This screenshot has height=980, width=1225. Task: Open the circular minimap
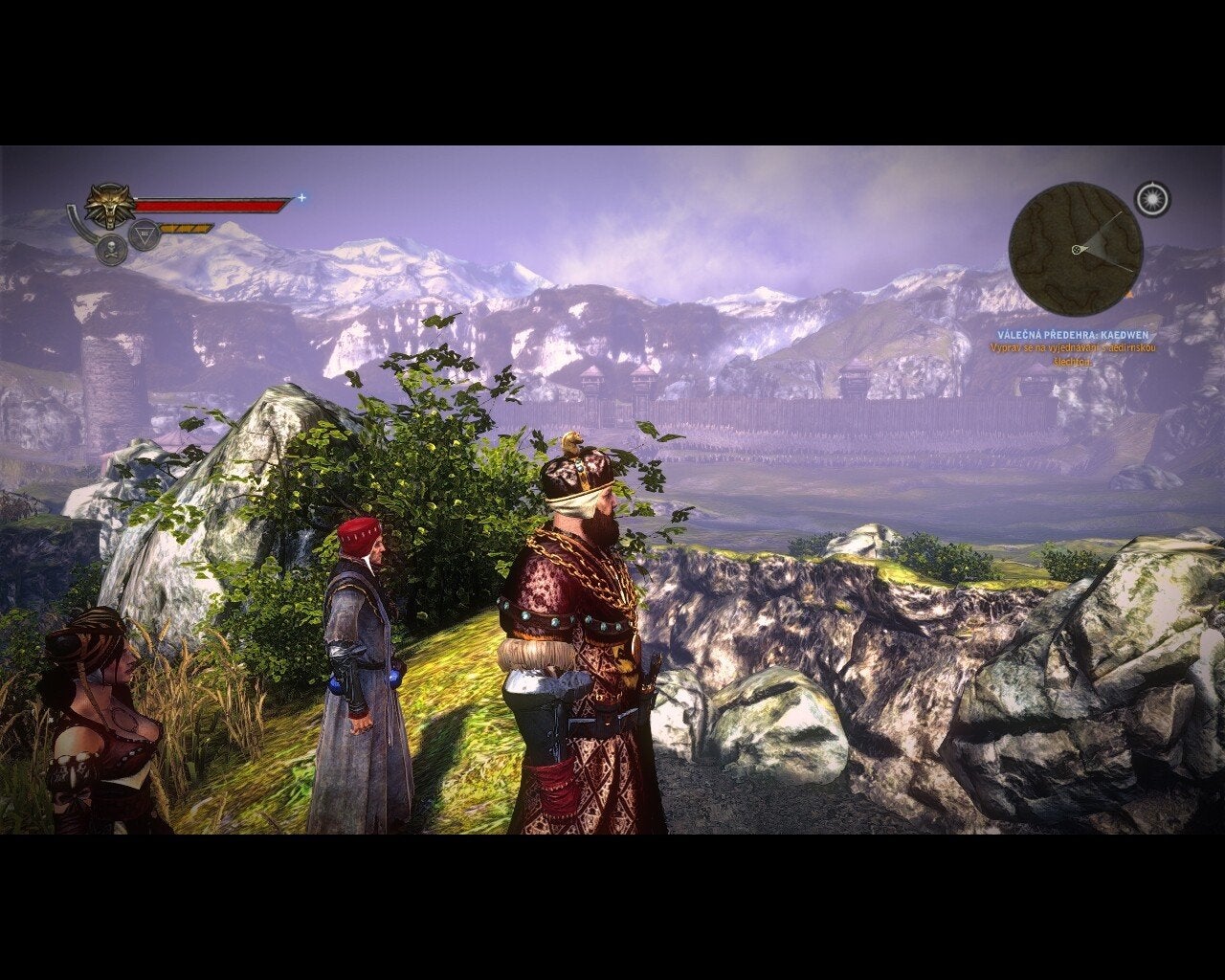click(1075, 249)
